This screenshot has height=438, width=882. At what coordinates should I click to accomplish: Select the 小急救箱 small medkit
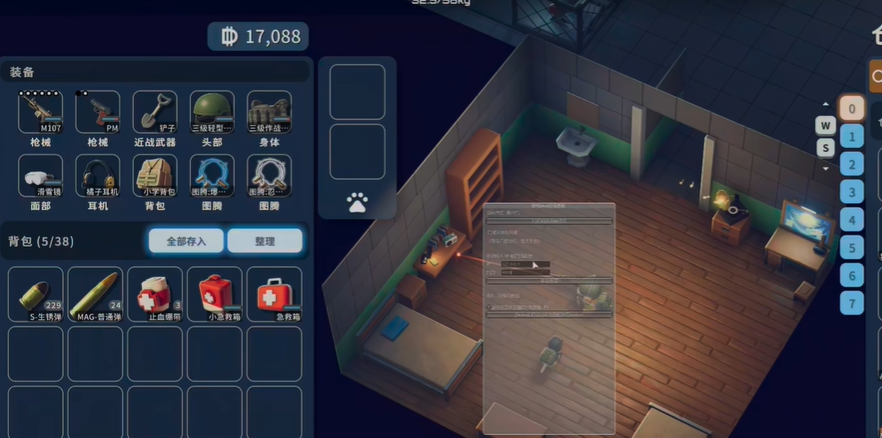click(x=214, y=294)
